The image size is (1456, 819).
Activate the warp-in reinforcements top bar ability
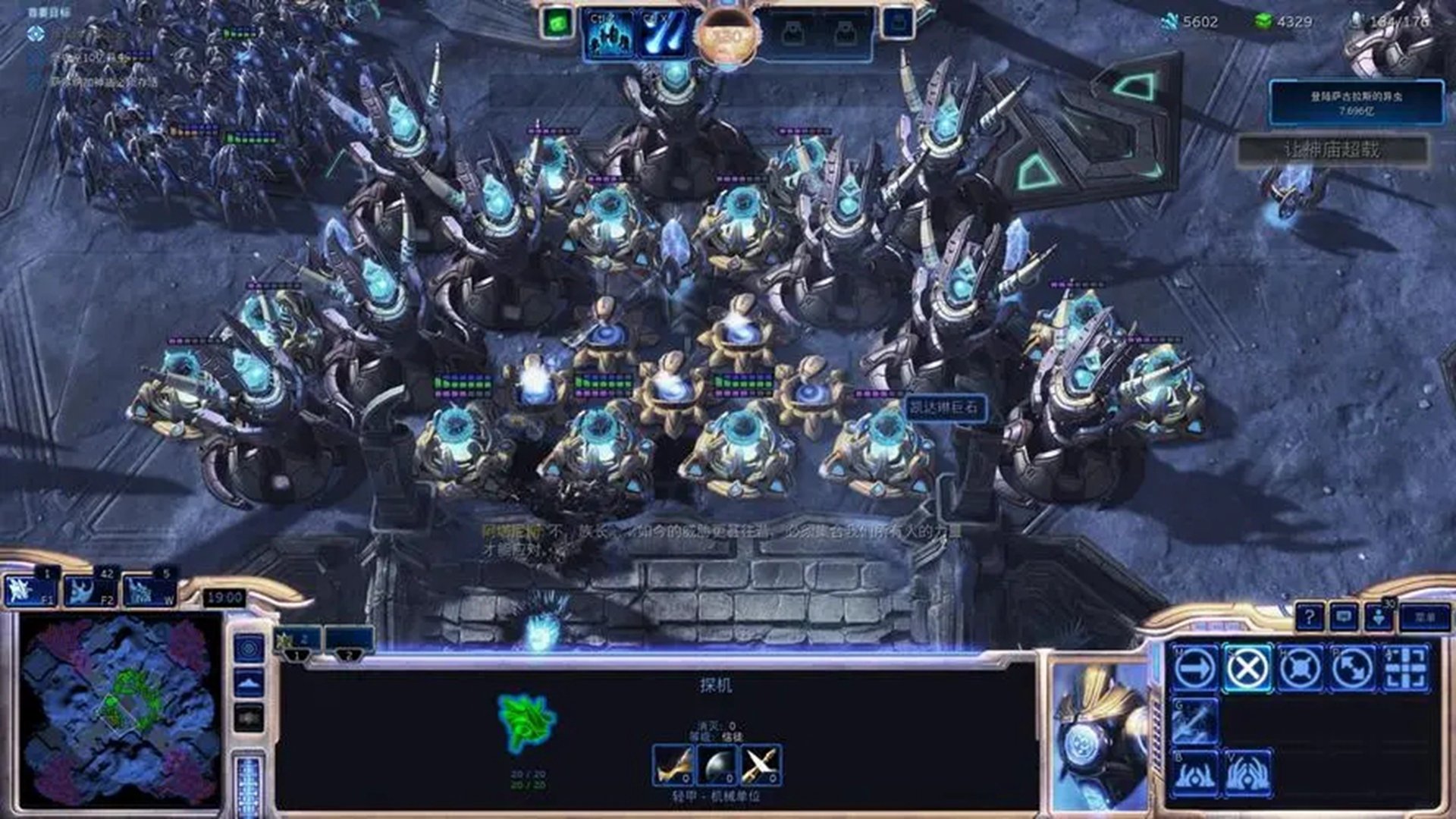[610, 34]
